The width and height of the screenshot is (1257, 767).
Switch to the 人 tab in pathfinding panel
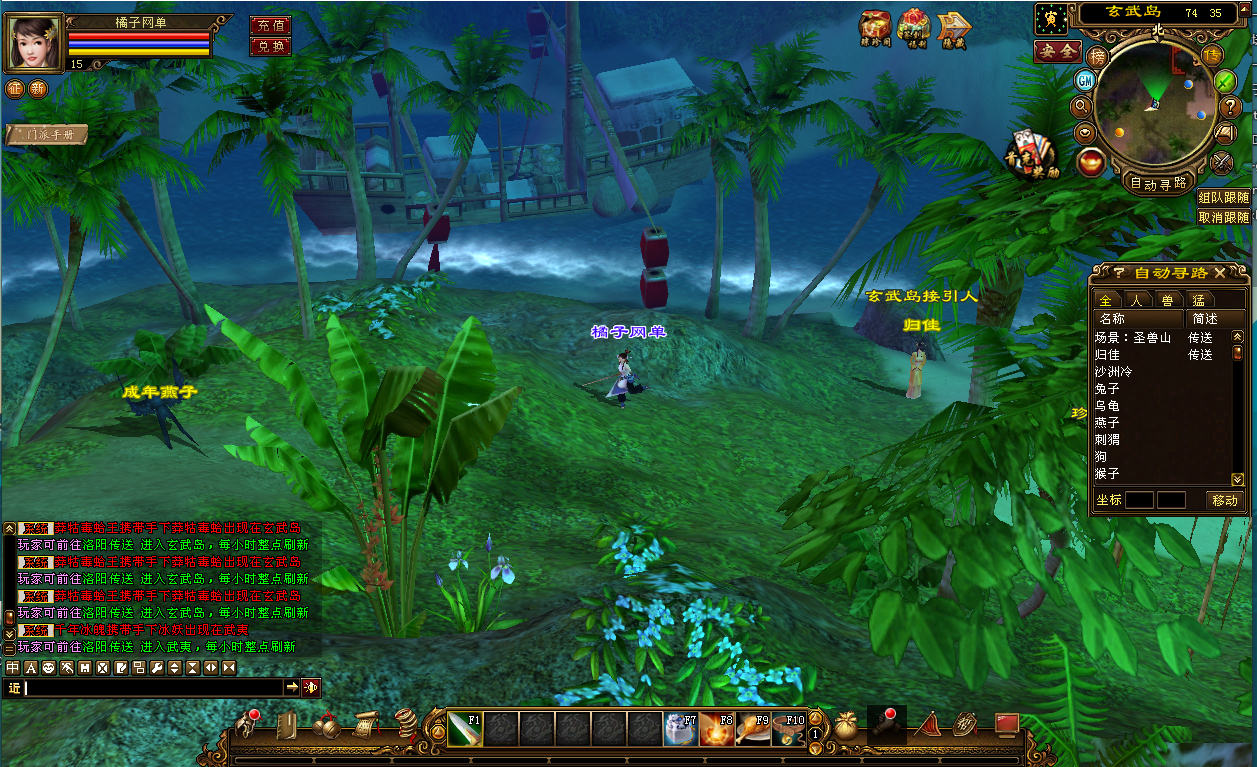[1137, 300]
